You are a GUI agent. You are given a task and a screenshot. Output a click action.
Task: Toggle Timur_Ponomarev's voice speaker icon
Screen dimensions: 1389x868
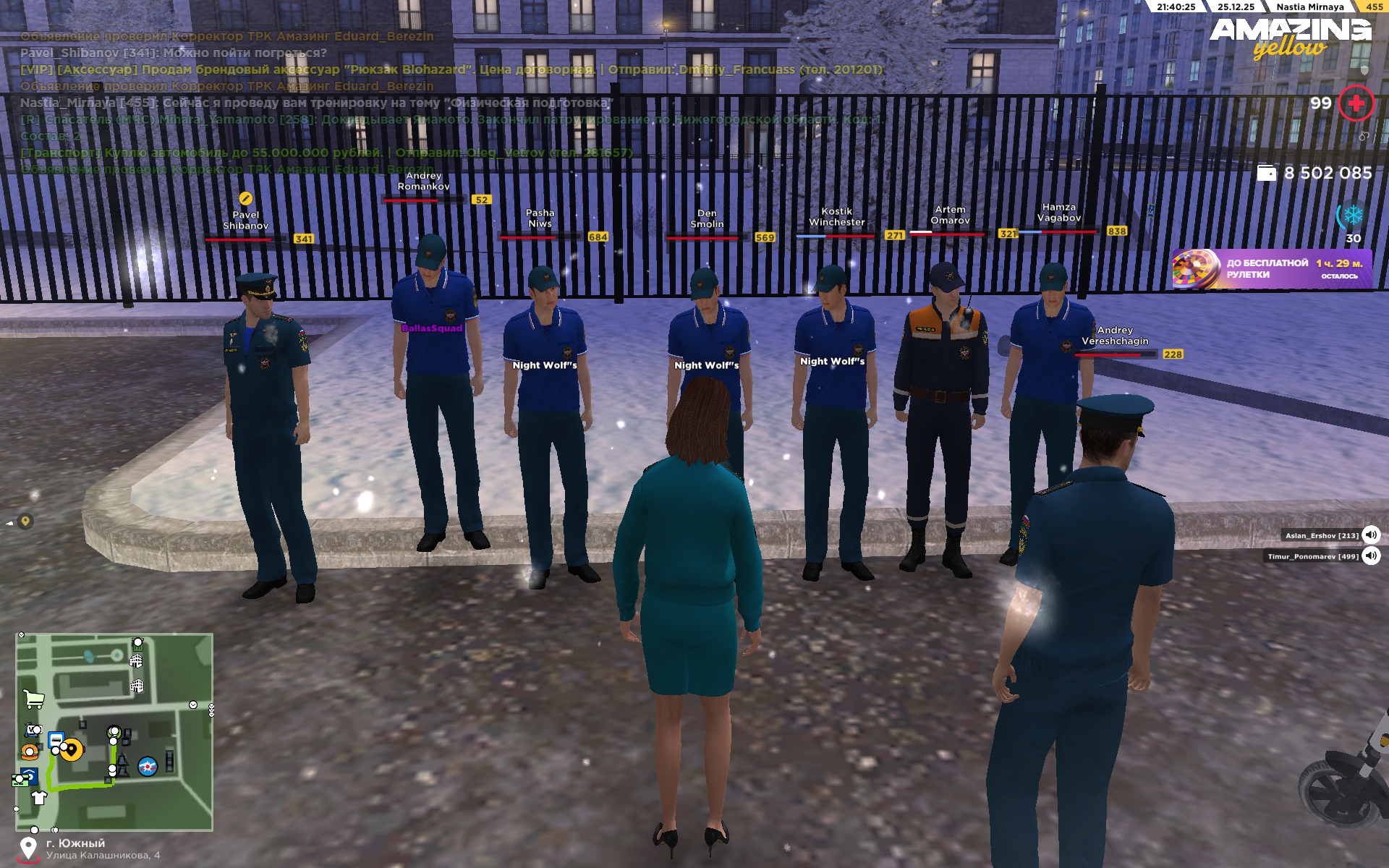[1370, 556]
